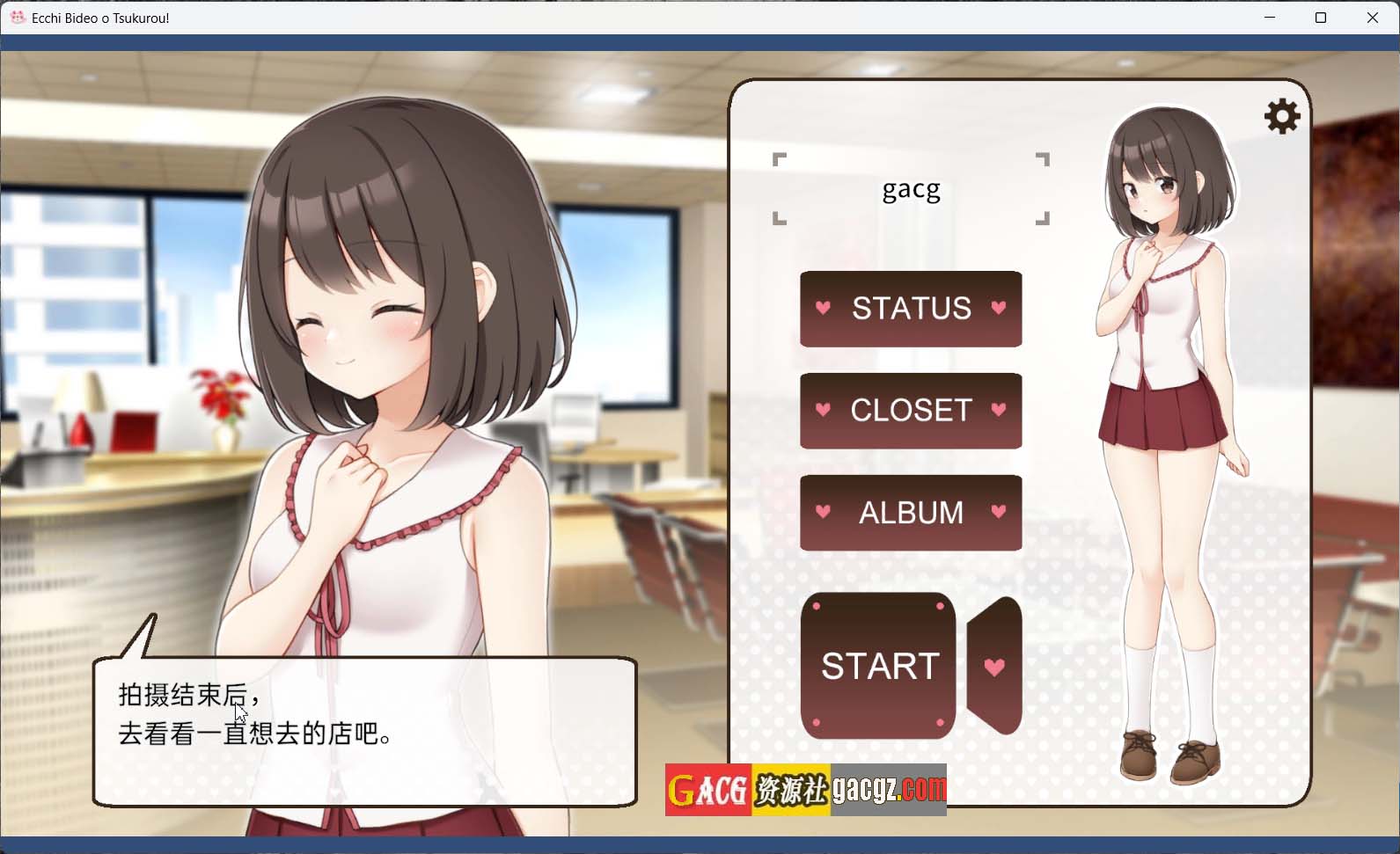The width and height of the screenshot is (1400, 854).
Task: Open the STATUS menu
Action: point(911,309)
